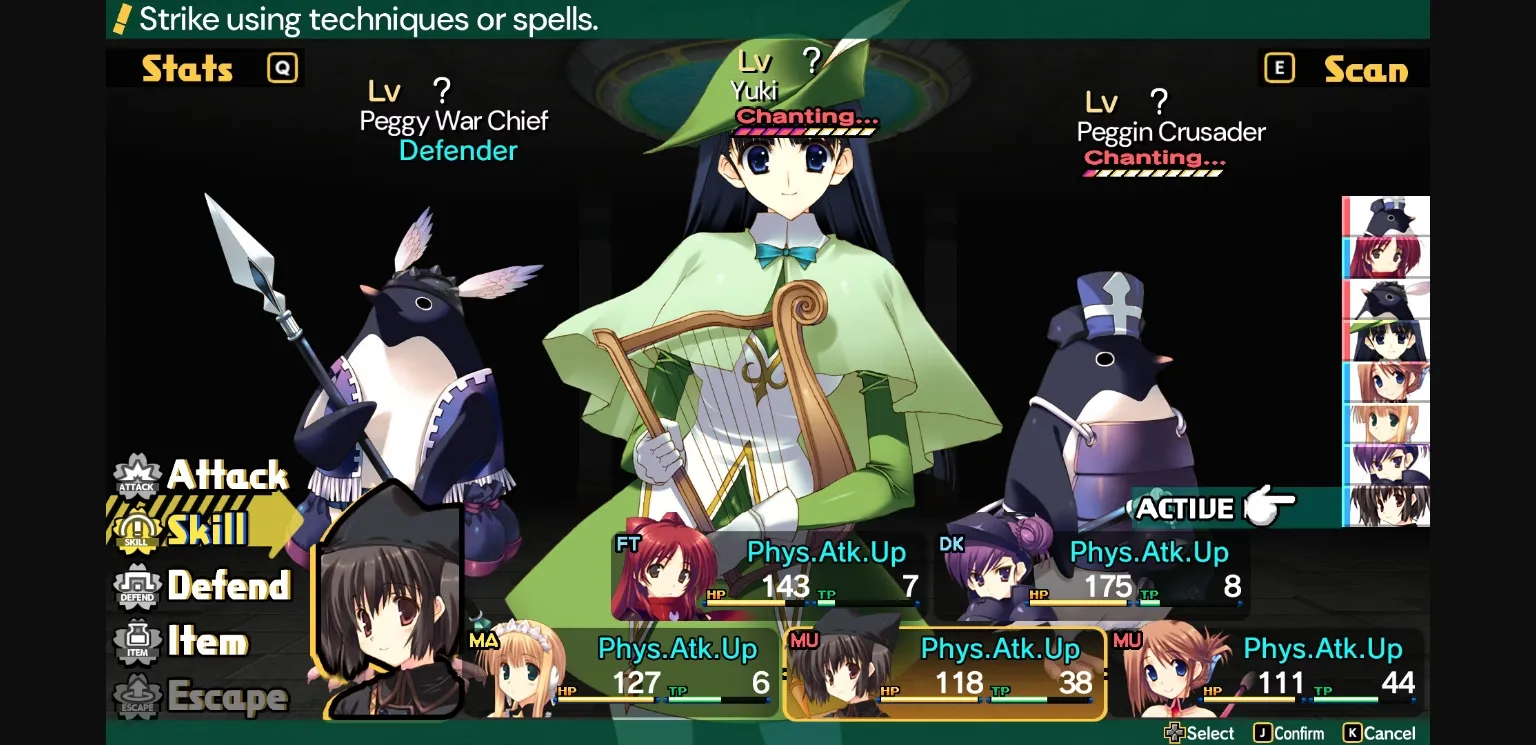Open the Stats panel with the Q icon
Screen dimensions: 1536x745
tap(281, 67)
